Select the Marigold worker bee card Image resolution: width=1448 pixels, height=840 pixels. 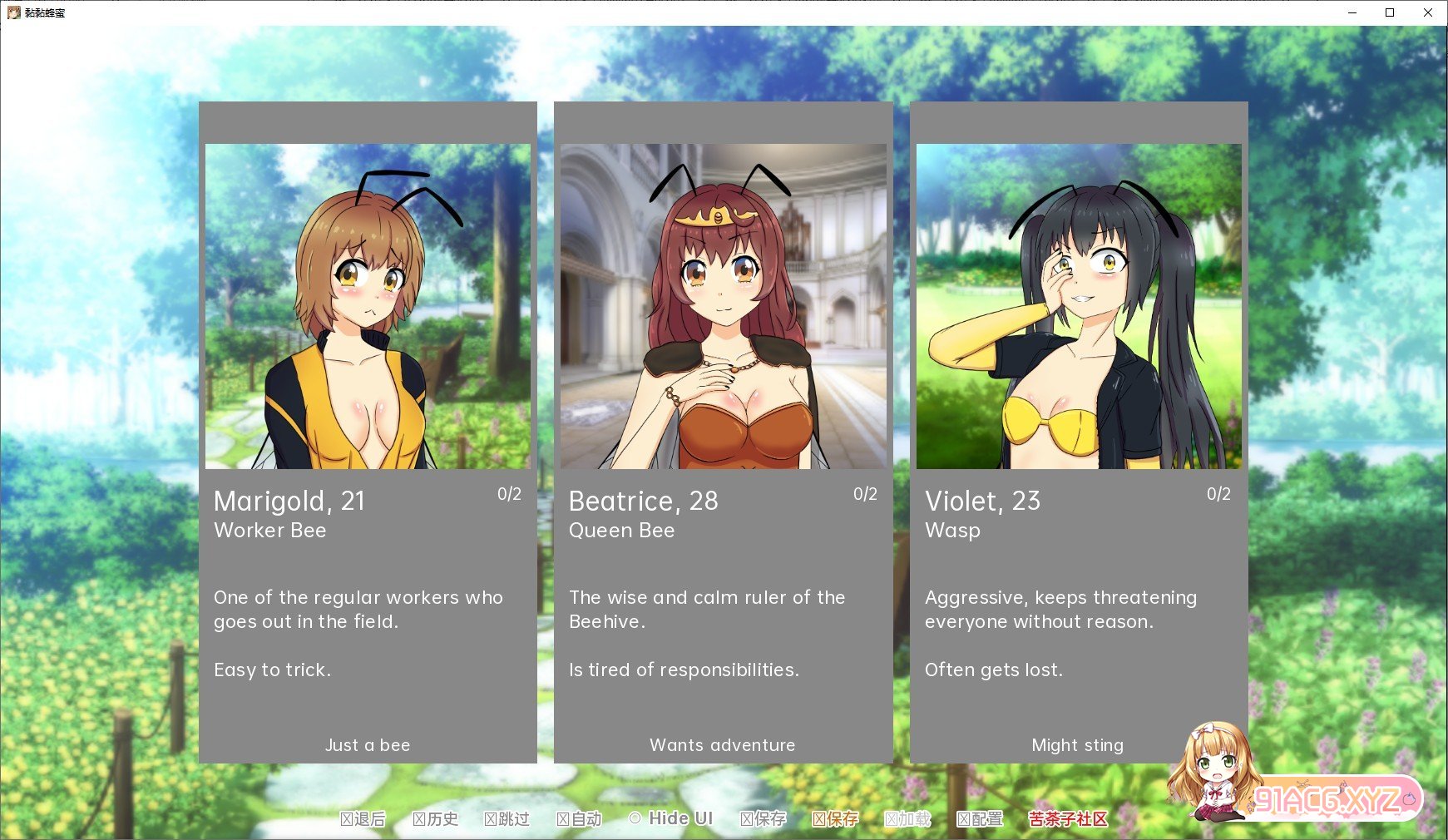[x=368, y=432]
